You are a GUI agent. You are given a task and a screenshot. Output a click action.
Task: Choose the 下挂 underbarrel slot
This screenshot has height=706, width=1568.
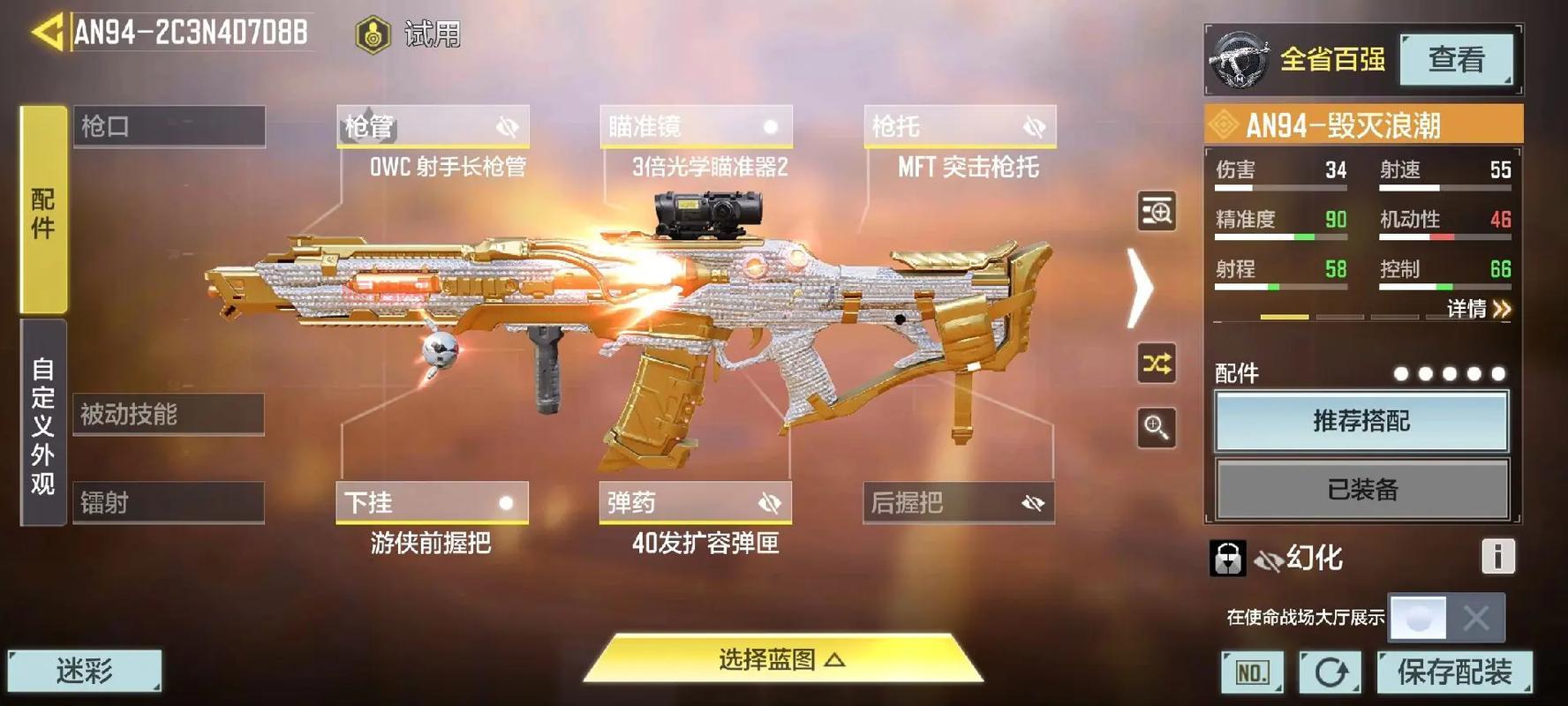(432, 502)
